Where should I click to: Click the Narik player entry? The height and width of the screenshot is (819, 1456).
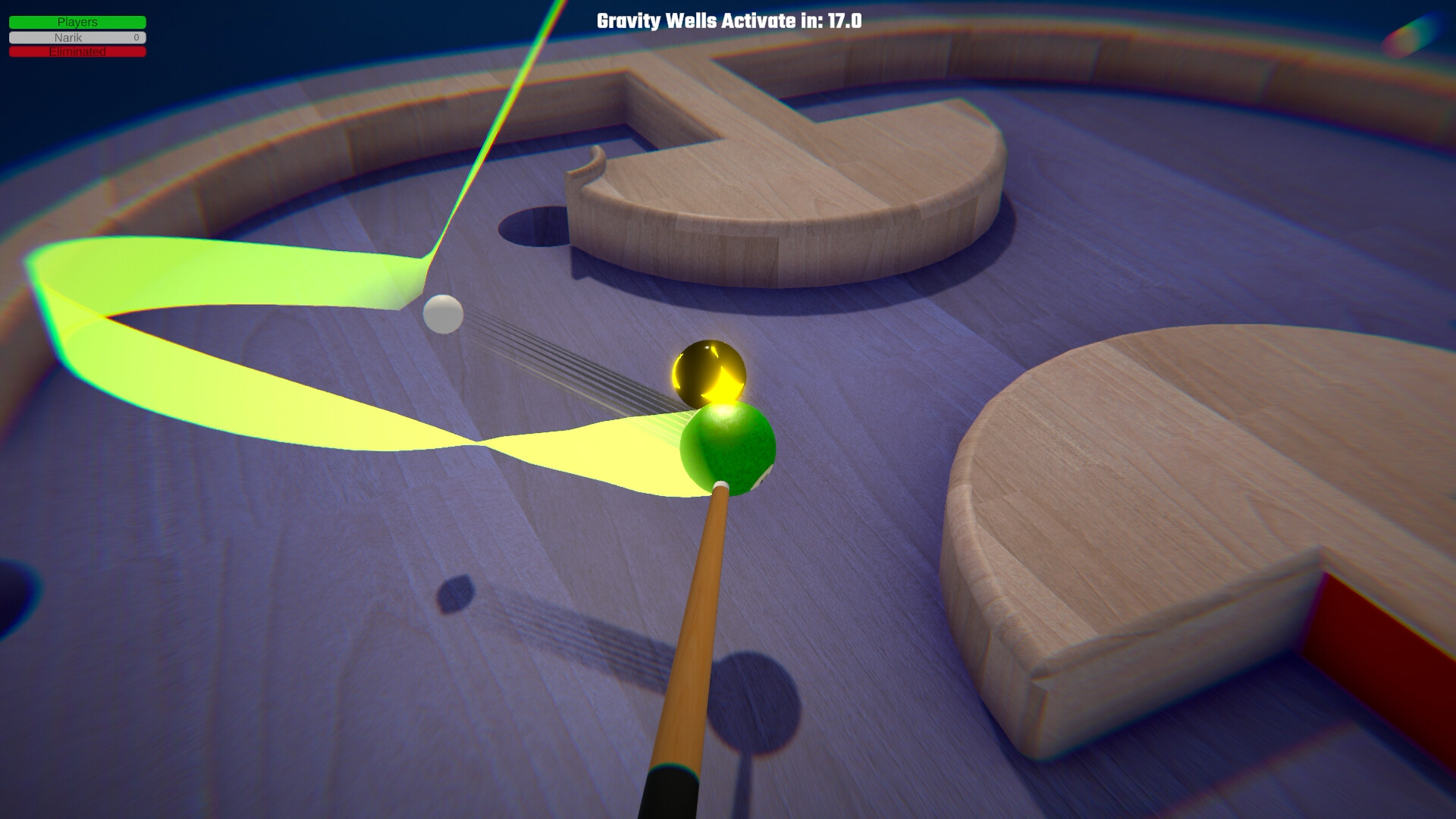[x=76, y=37]
